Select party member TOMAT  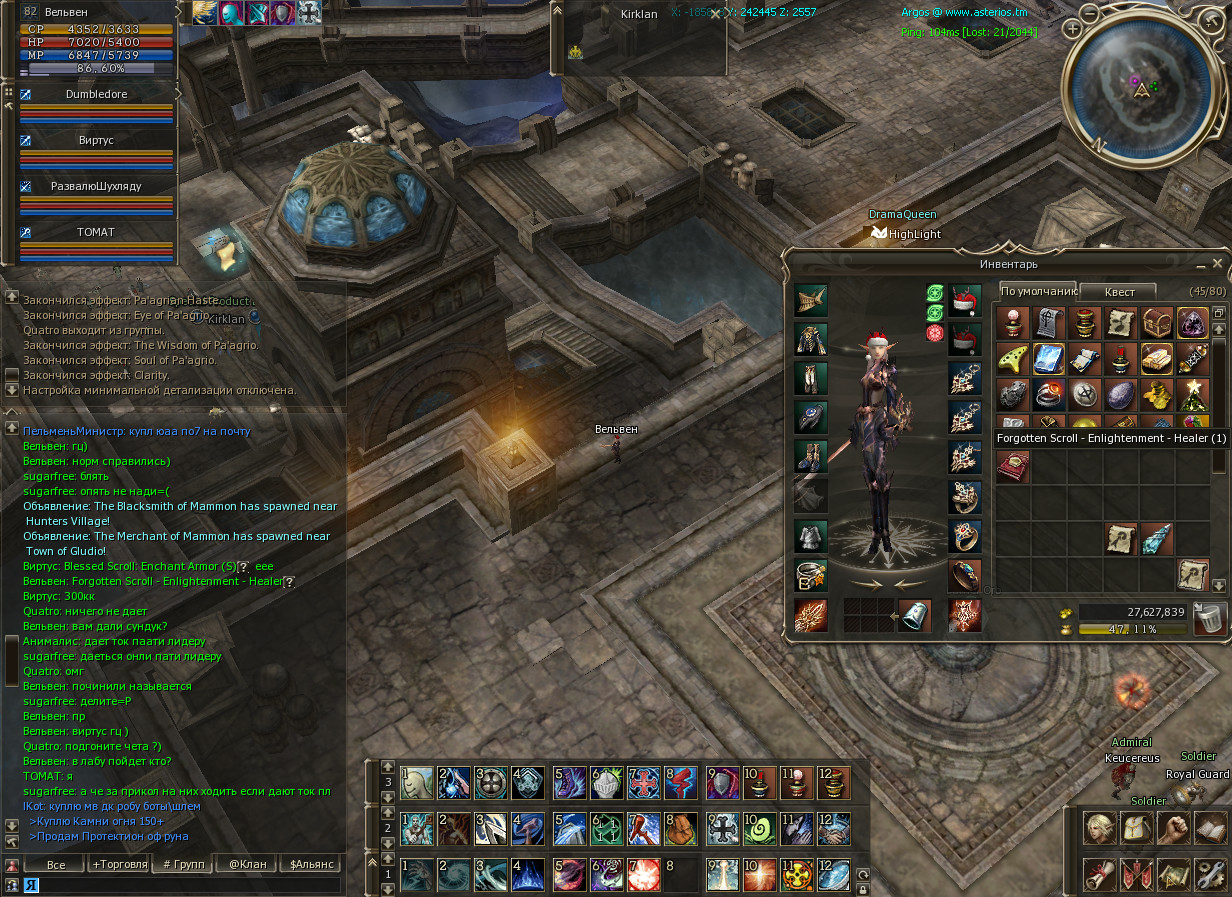click(x=96, y=232)
